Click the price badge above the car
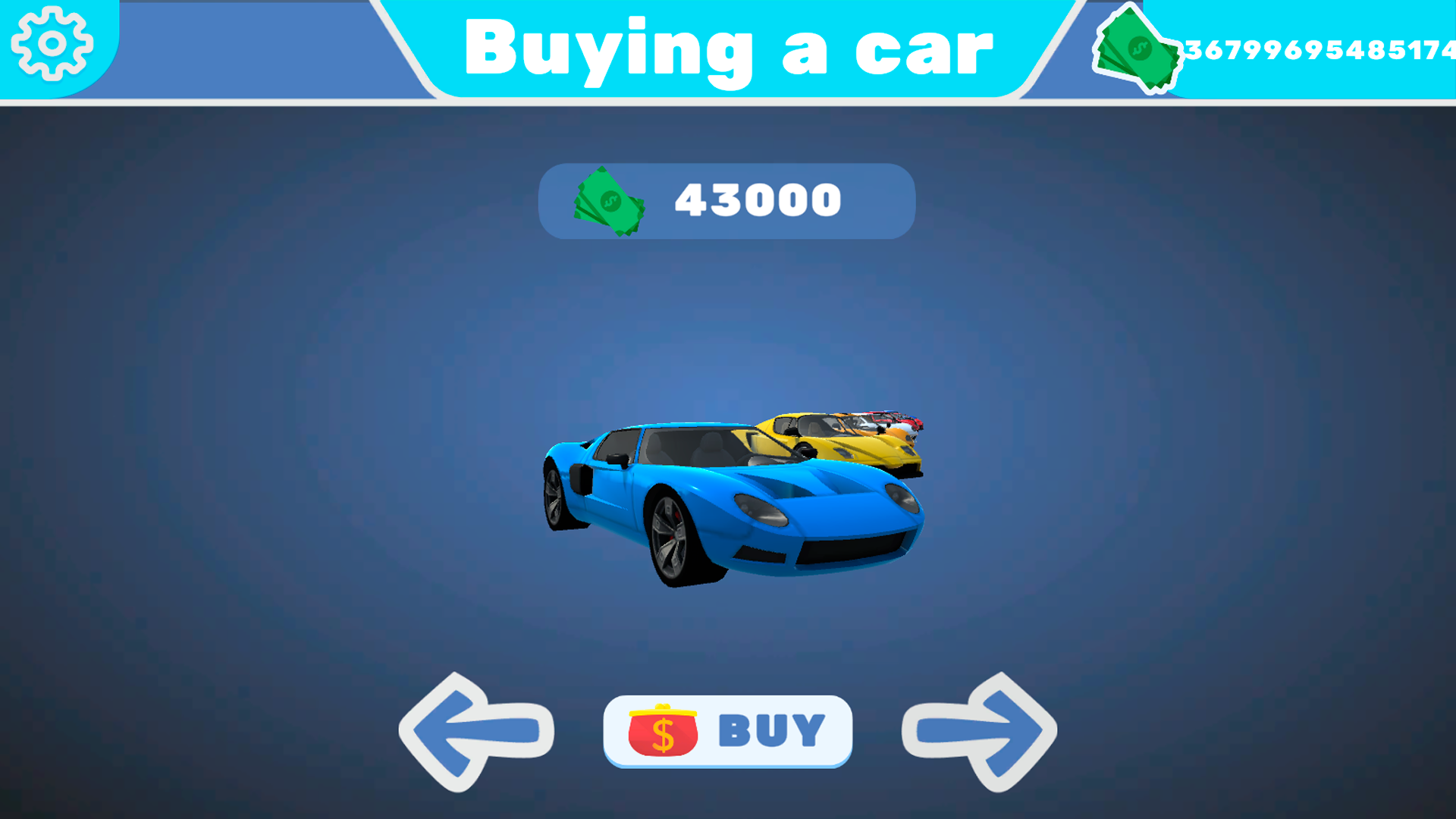Image resolution: width=1456 pixels, height=819 pixels. pyautogui.click(x=724, y=199)
